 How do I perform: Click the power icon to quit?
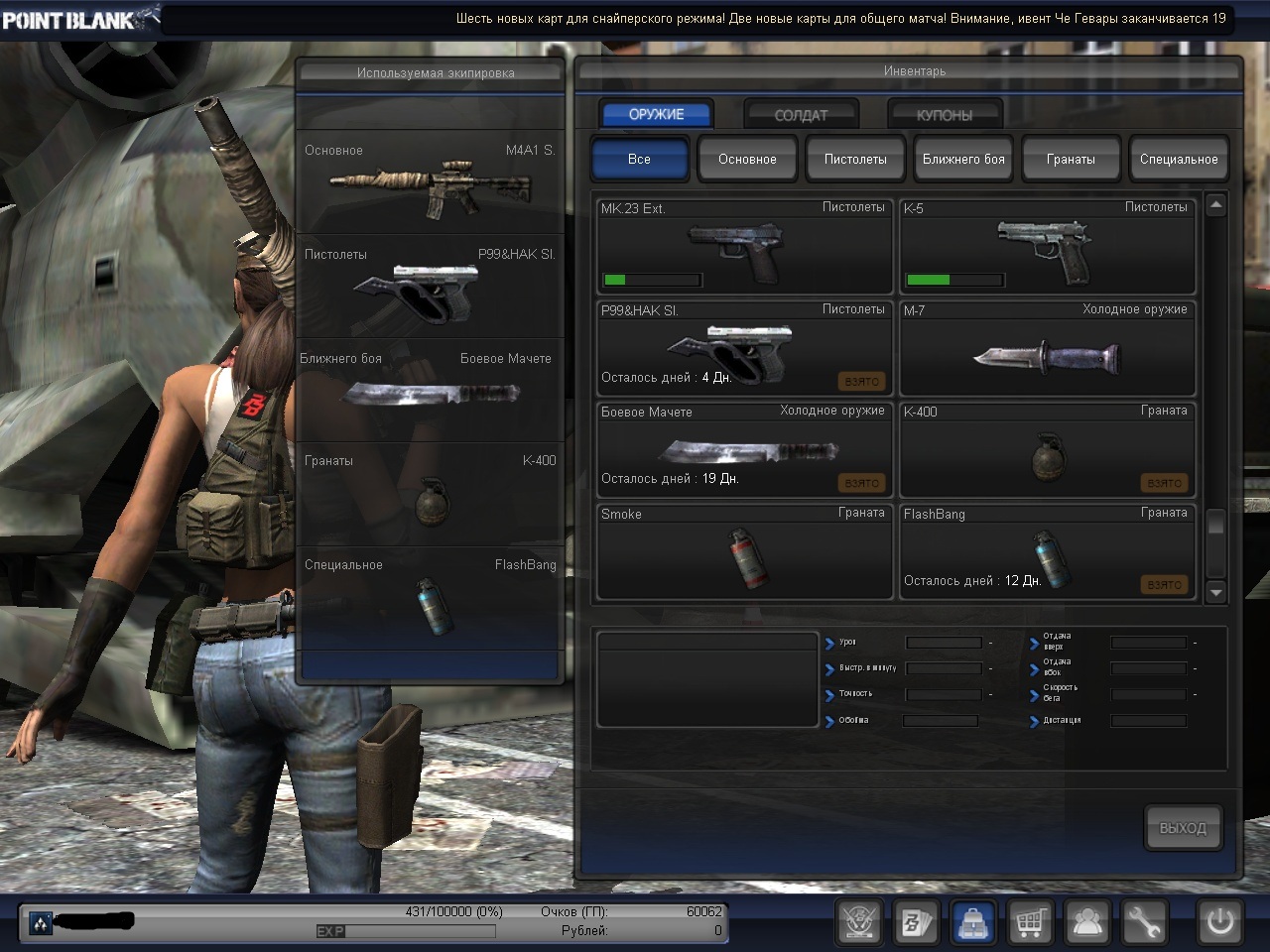1219,923
